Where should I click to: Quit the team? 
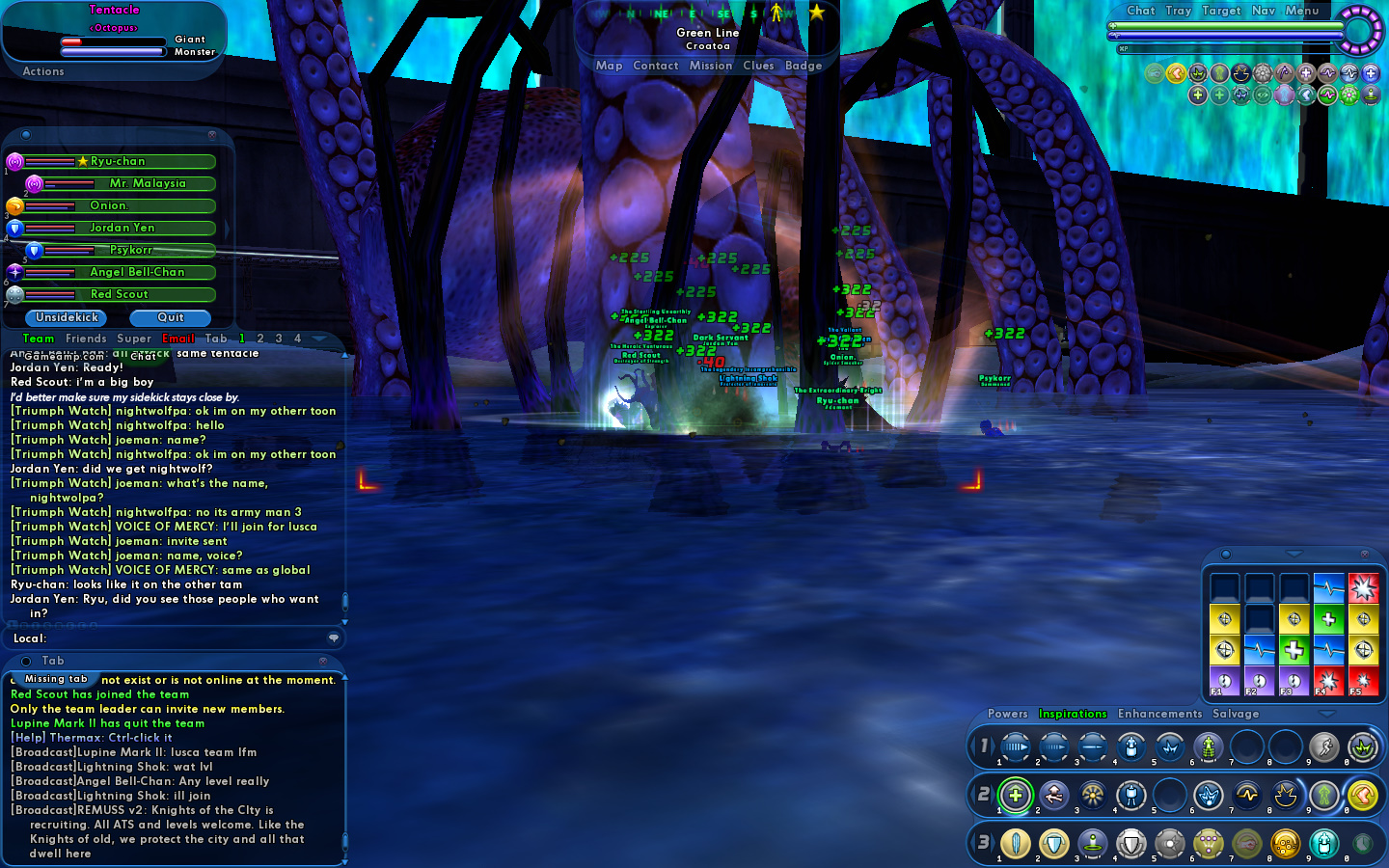click(x=171, y=317)
